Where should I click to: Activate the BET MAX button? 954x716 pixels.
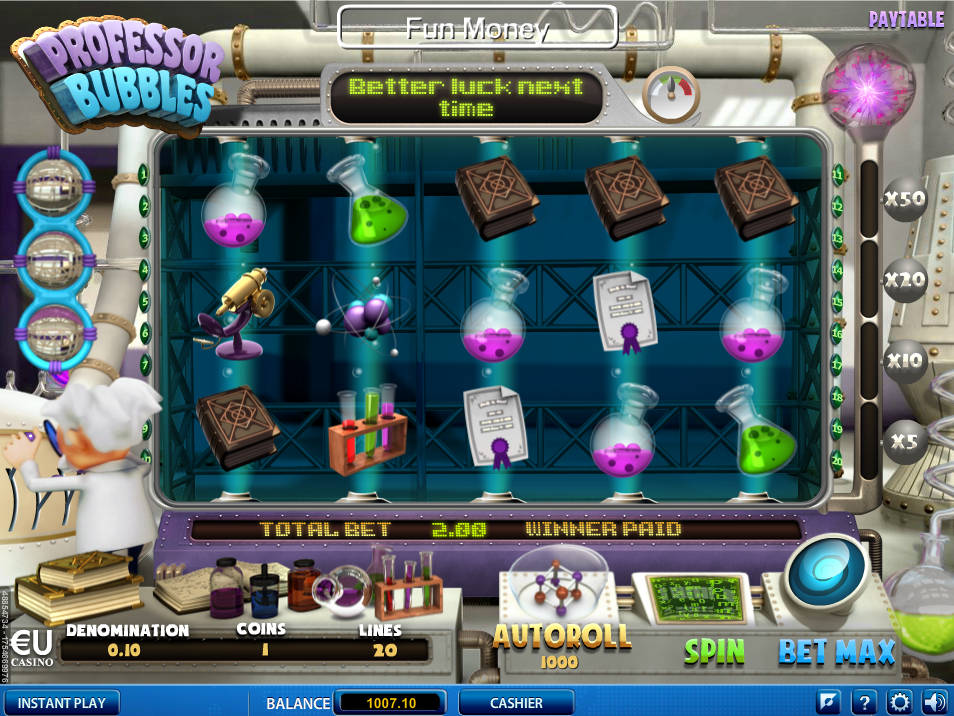tap(836, 651)
